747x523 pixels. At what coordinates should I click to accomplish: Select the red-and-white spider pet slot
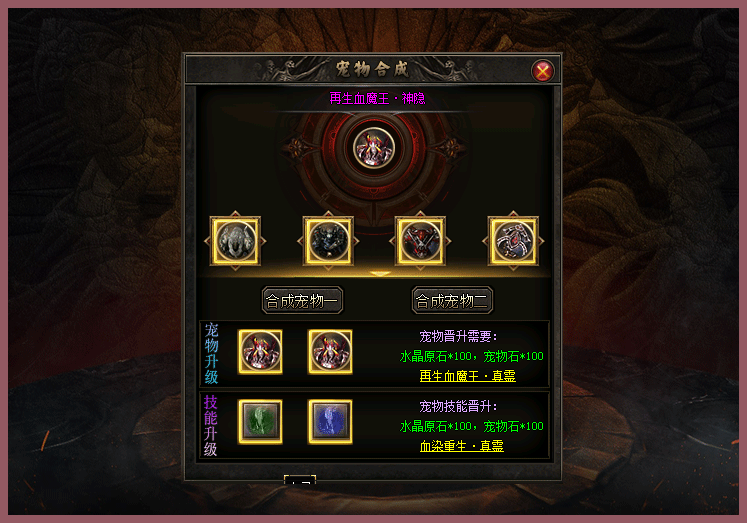pos(513,241)
